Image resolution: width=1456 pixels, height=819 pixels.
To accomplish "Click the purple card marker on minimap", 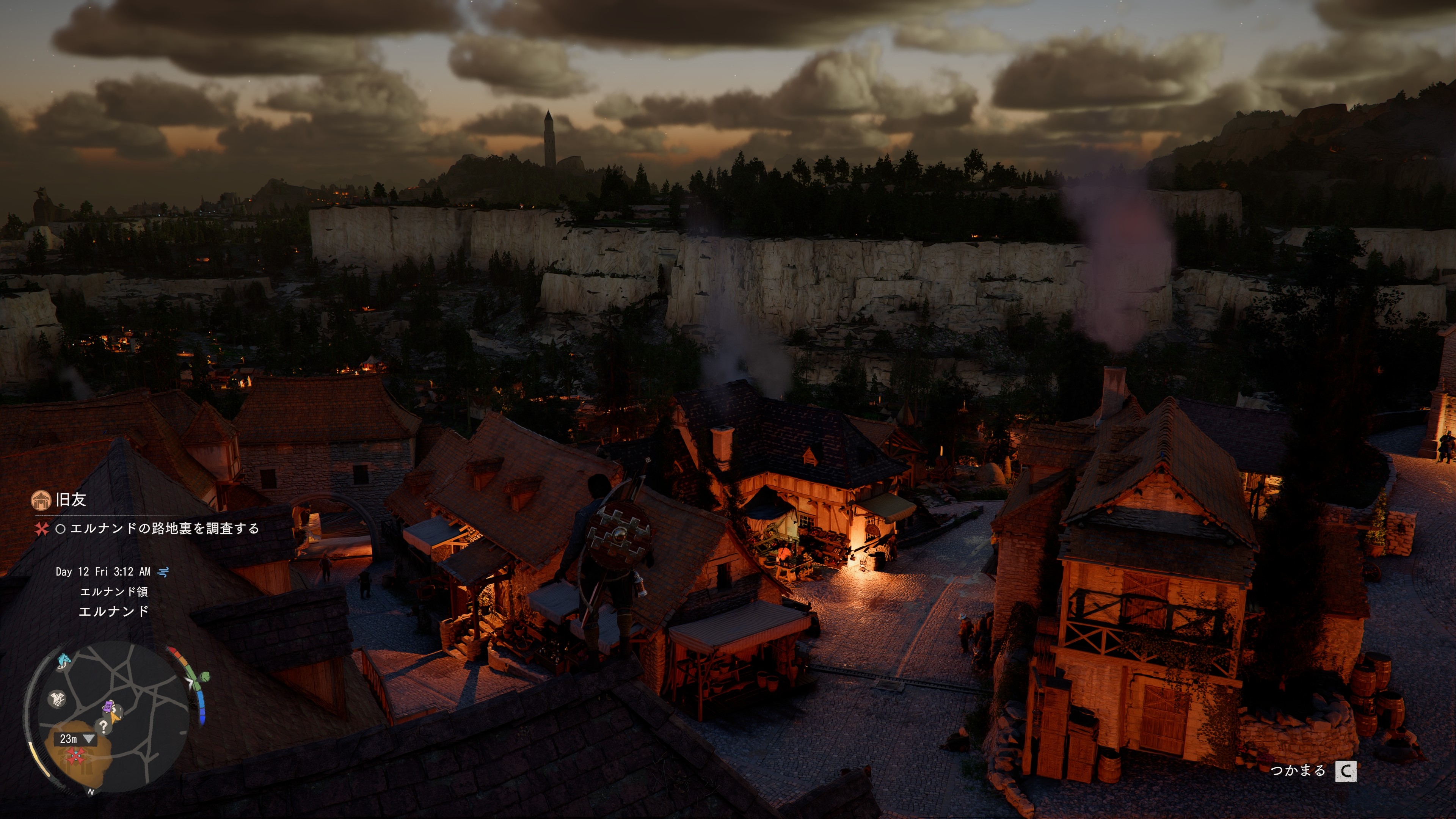I will pos(108,706).
